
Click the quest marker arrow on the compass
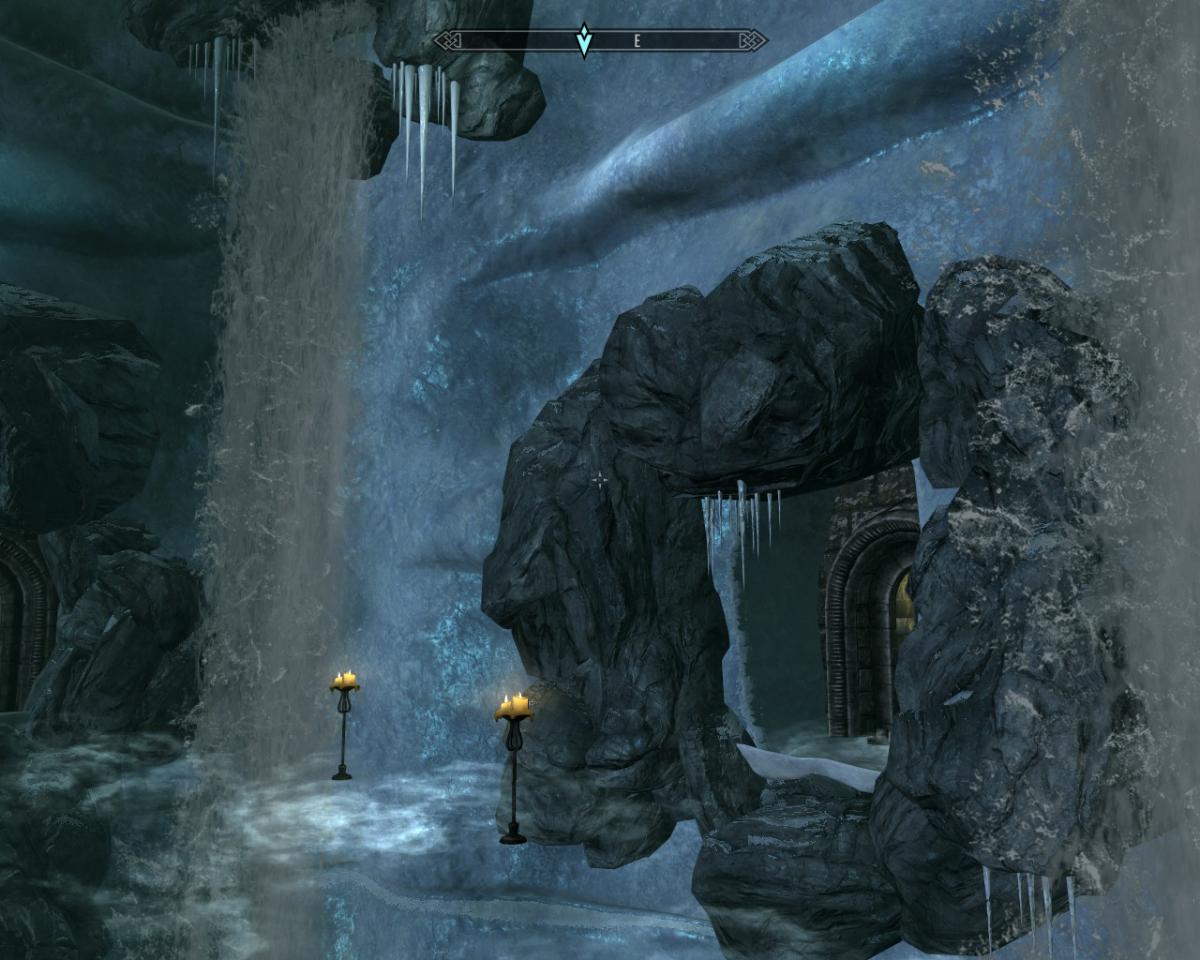pos(584,40)
